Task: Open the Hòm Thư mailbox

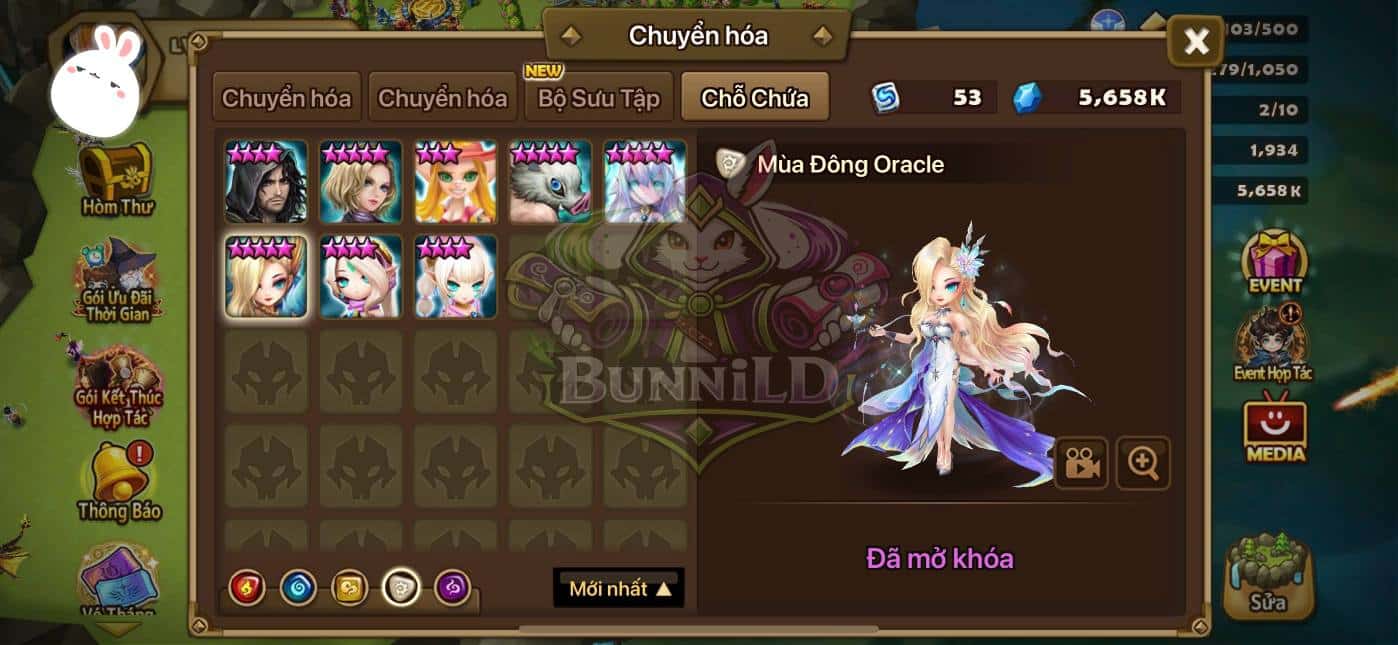Action: coord(115,180)
